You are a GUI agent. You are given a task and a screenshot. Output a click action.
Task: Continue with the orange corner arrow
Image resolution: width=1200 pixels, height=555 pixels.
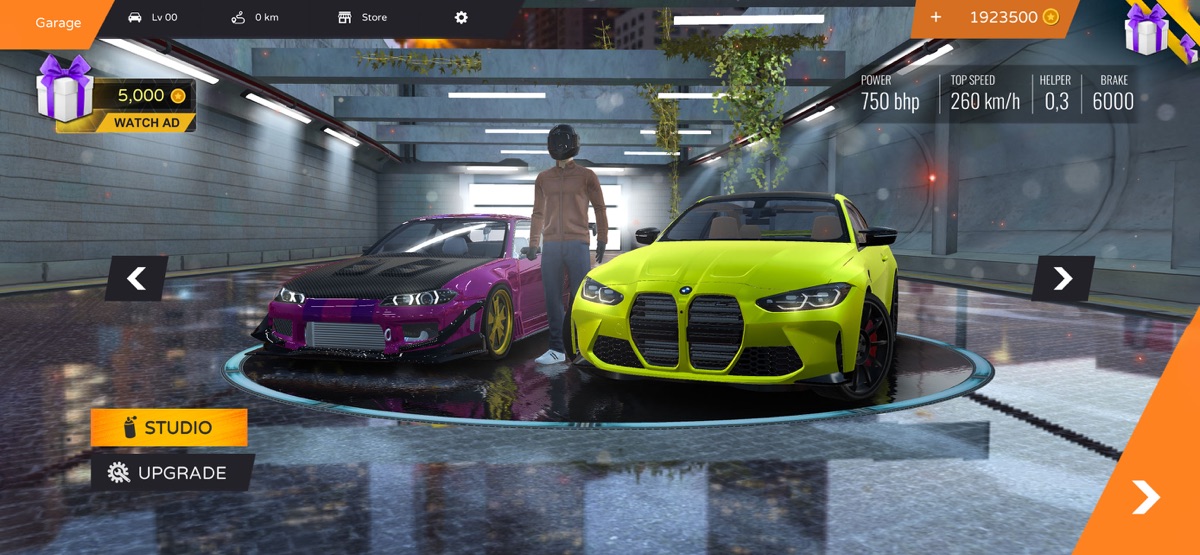pyautogui.click(x=1145, y=497)
